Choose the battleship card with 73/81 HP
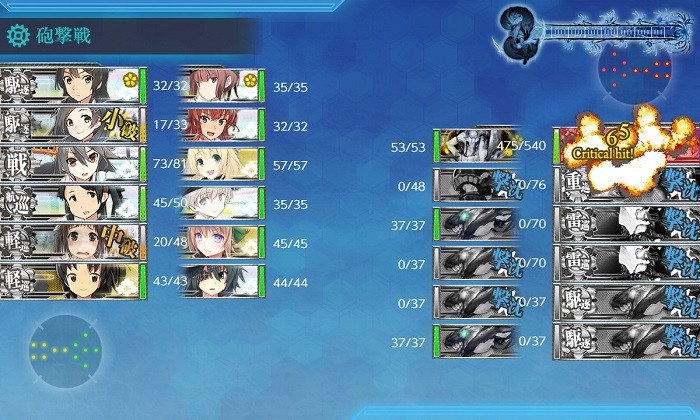The height and width of the screenshot is (420, 700). click(x=70, y=164)
